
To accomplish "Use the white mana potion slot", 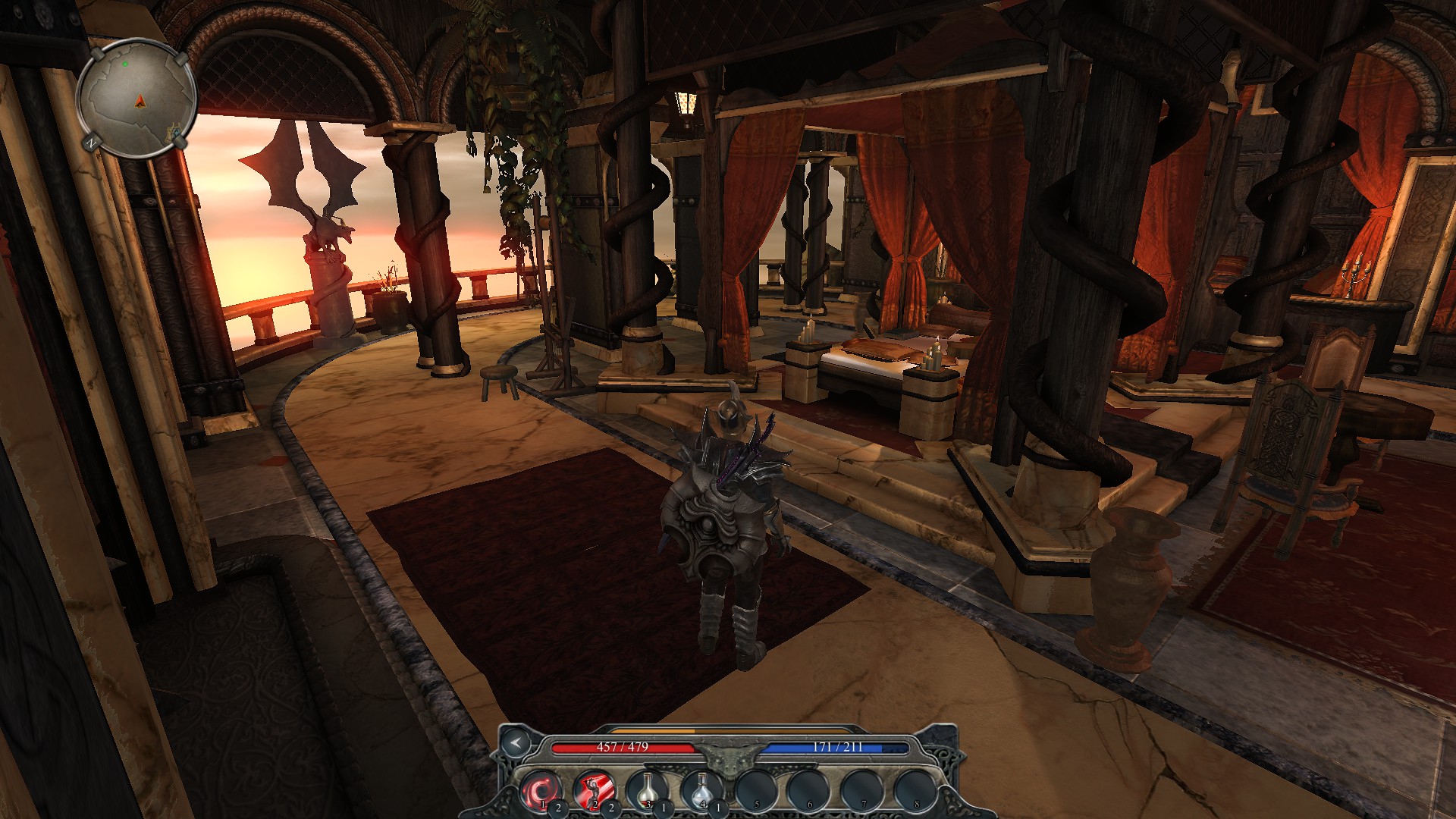I will click(x=701, y=790).
